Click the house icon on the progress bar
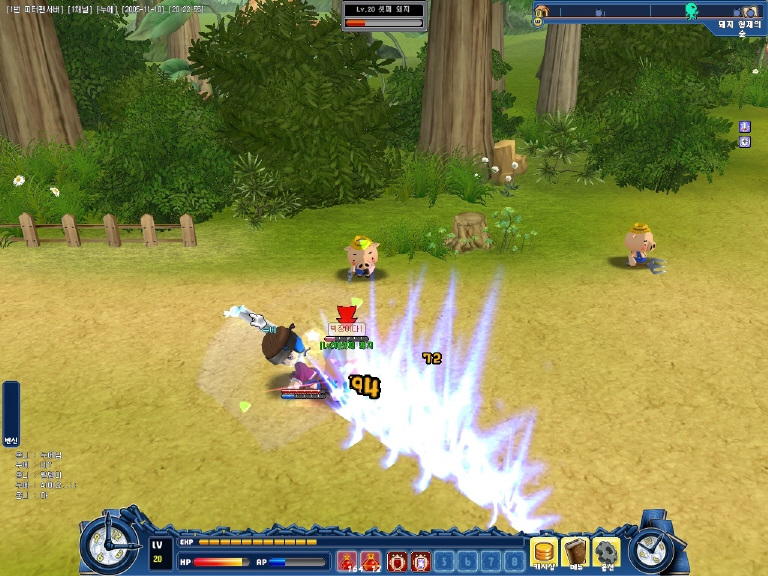Screen dimensions: 768x576 click(541, 12)
